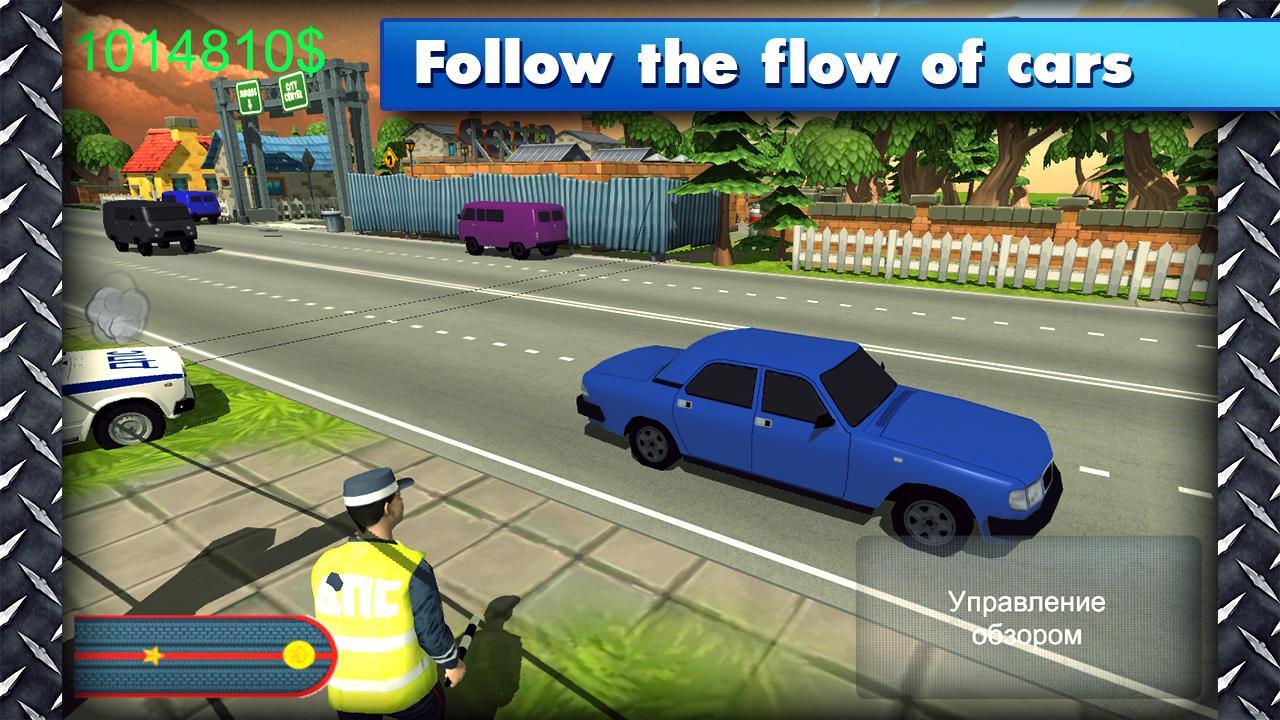
Task: Tap the gold star on the rank shoulder strap
Action: click(154, 655)
